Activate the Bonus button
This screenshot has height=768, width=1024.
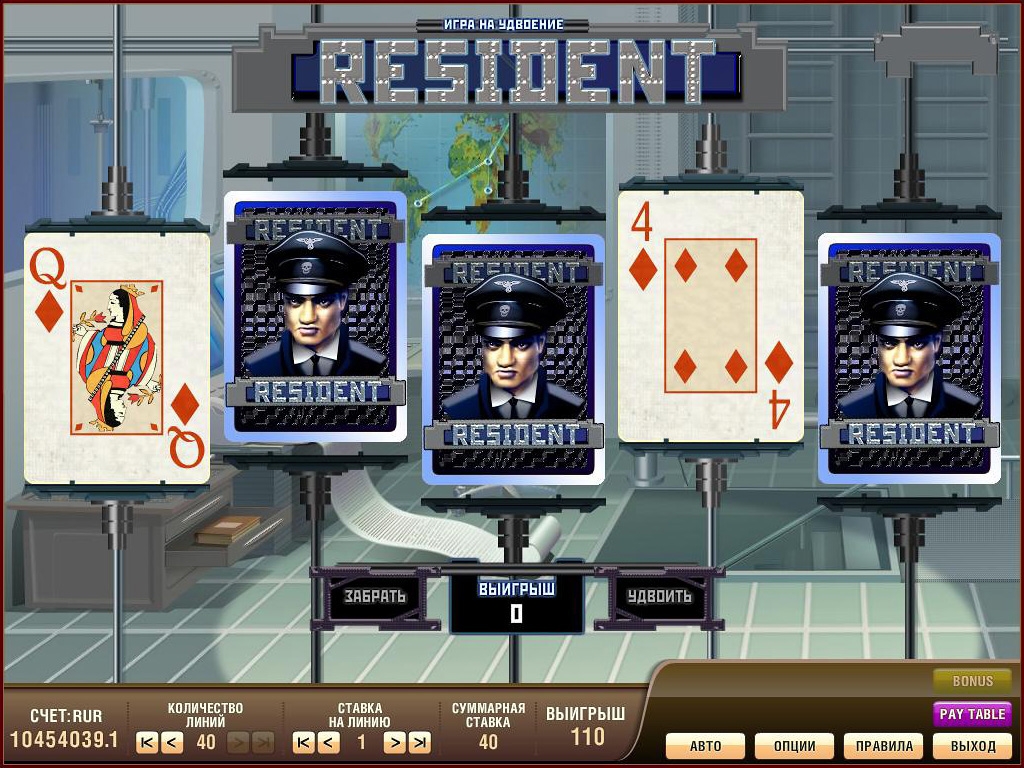972,681
